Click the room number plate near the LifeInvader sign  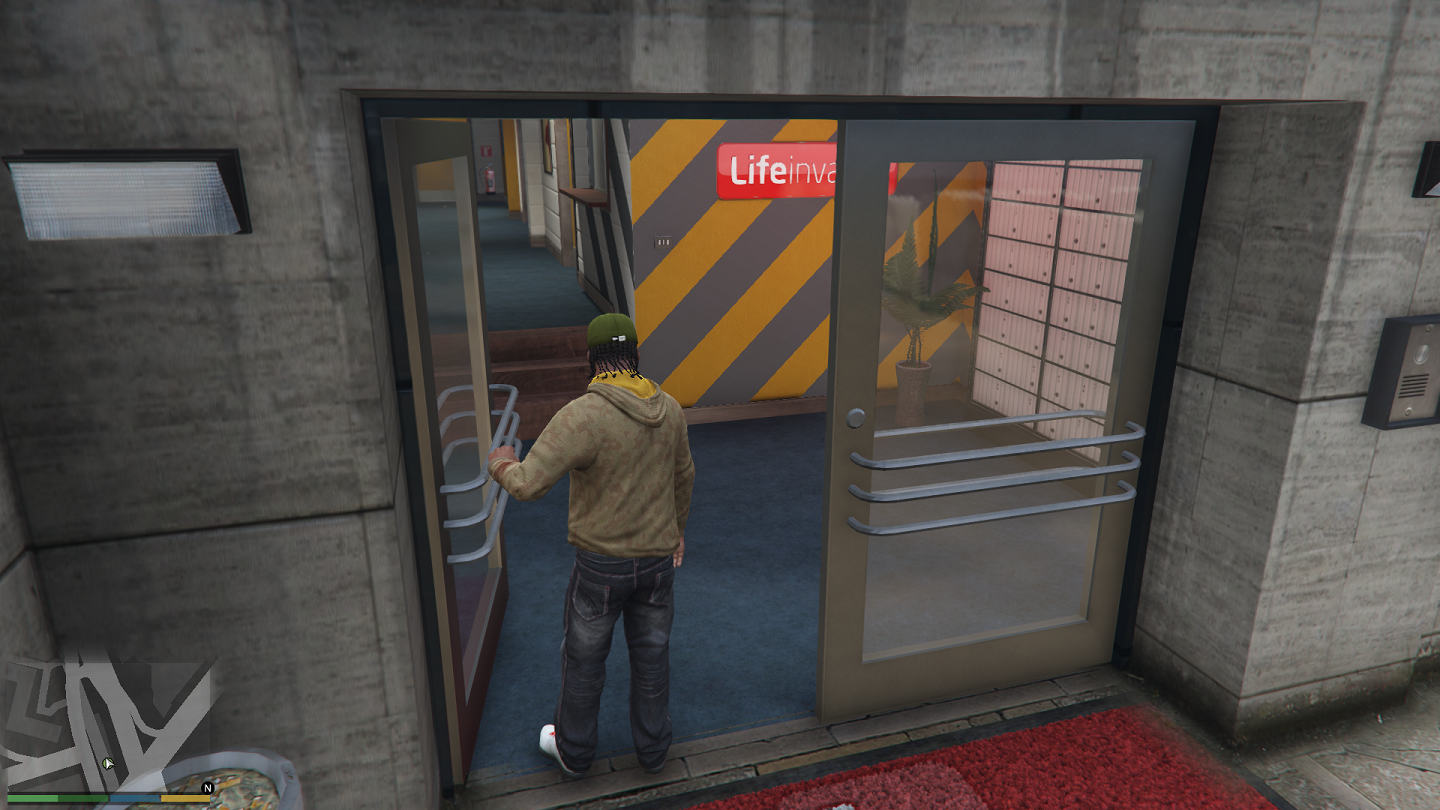pyautogui.click(x=661, y=242)
